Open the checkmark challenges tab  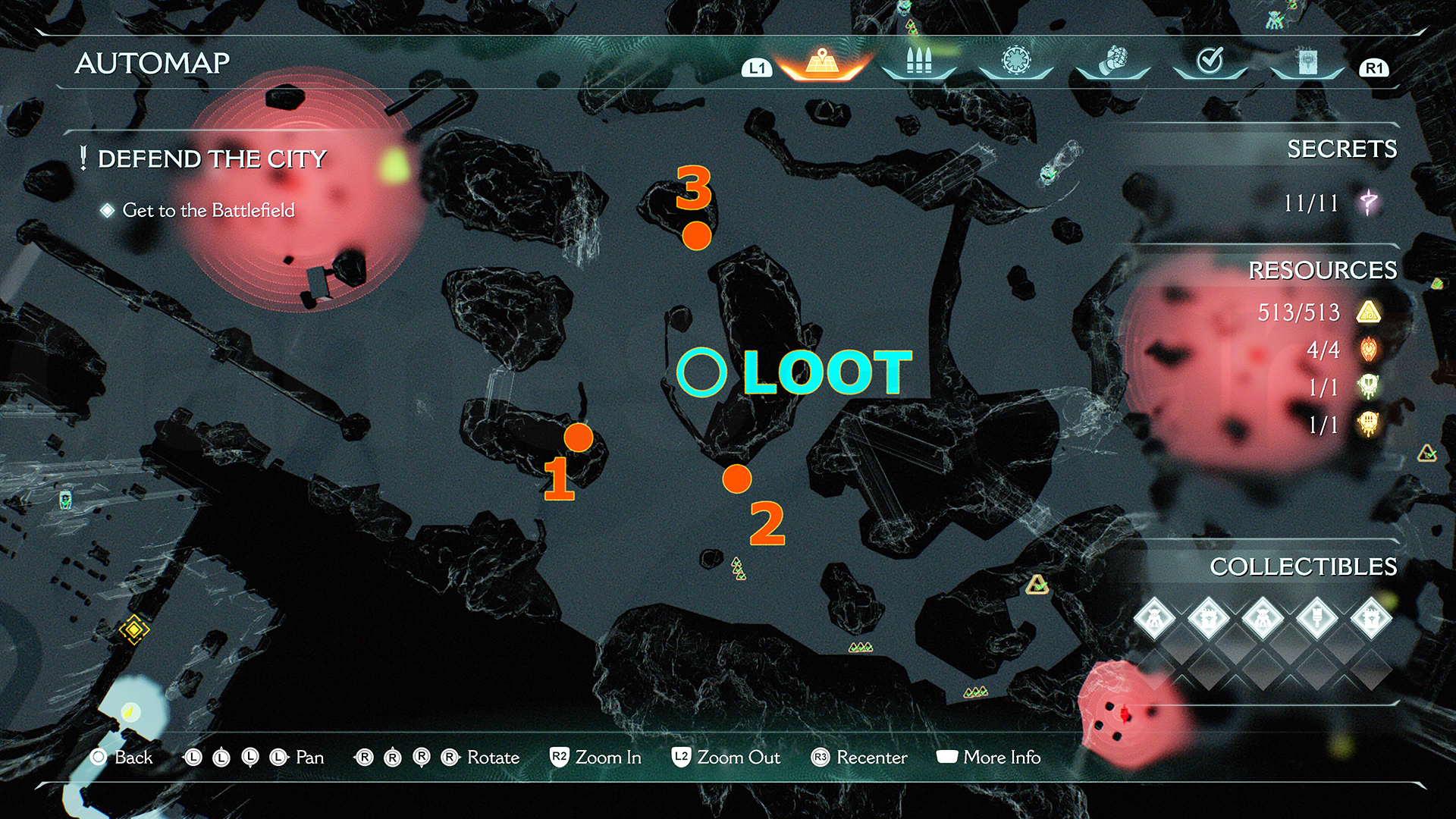tap(1210, 61)
